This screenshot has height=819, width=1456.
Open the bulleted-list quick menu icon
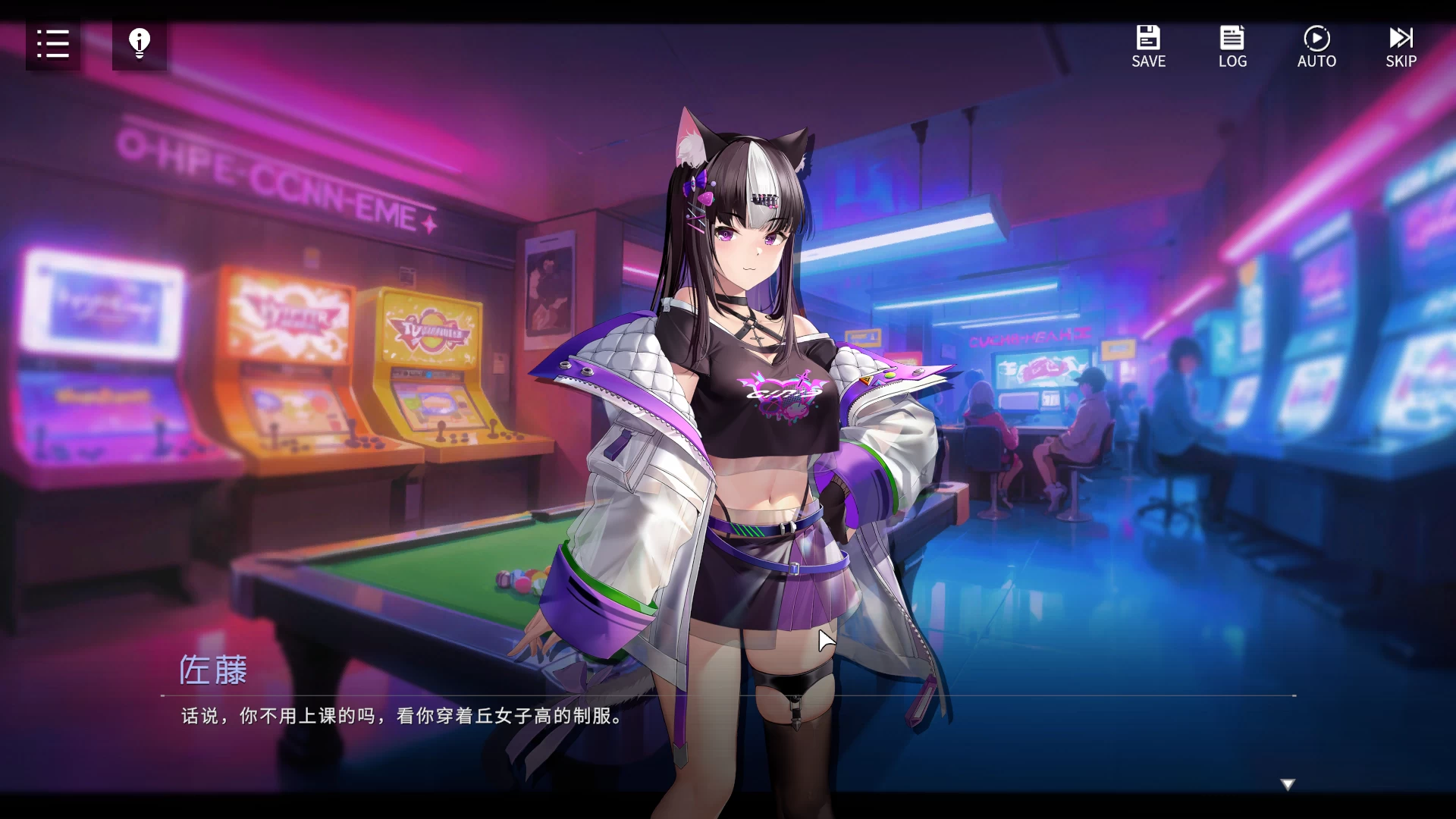pos(52,44)
